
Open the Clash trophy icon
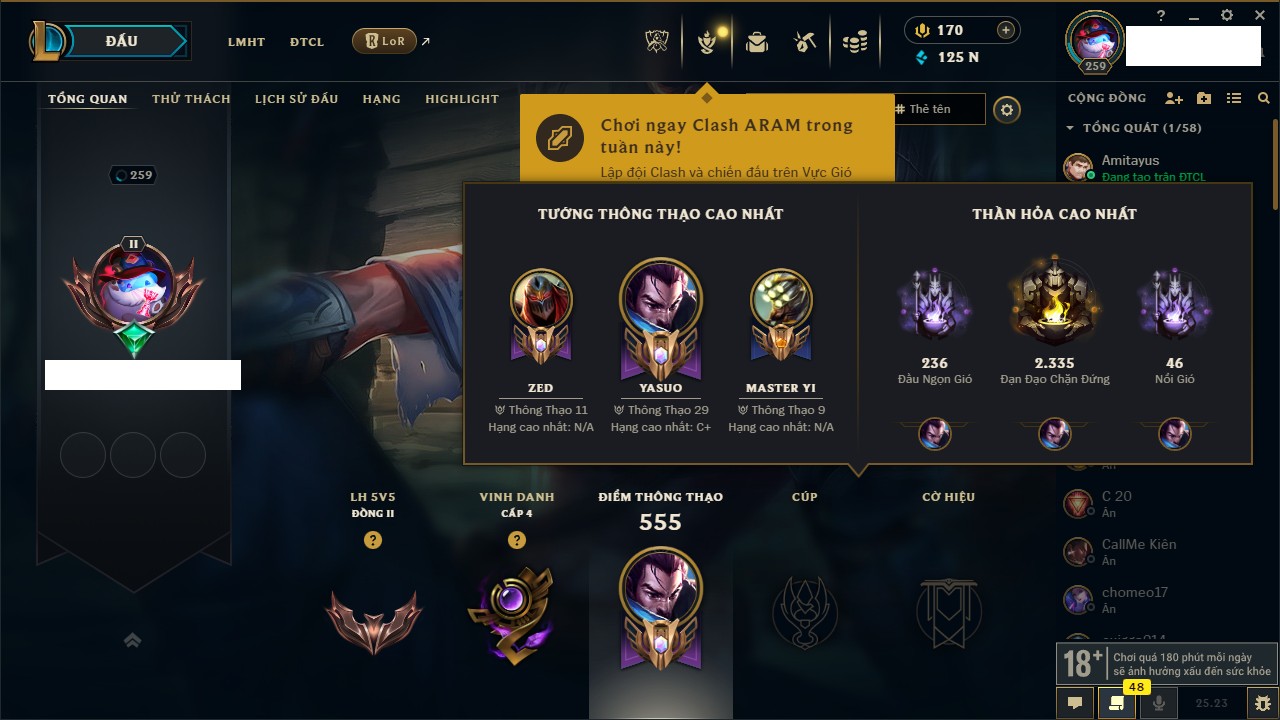point(656,42)
